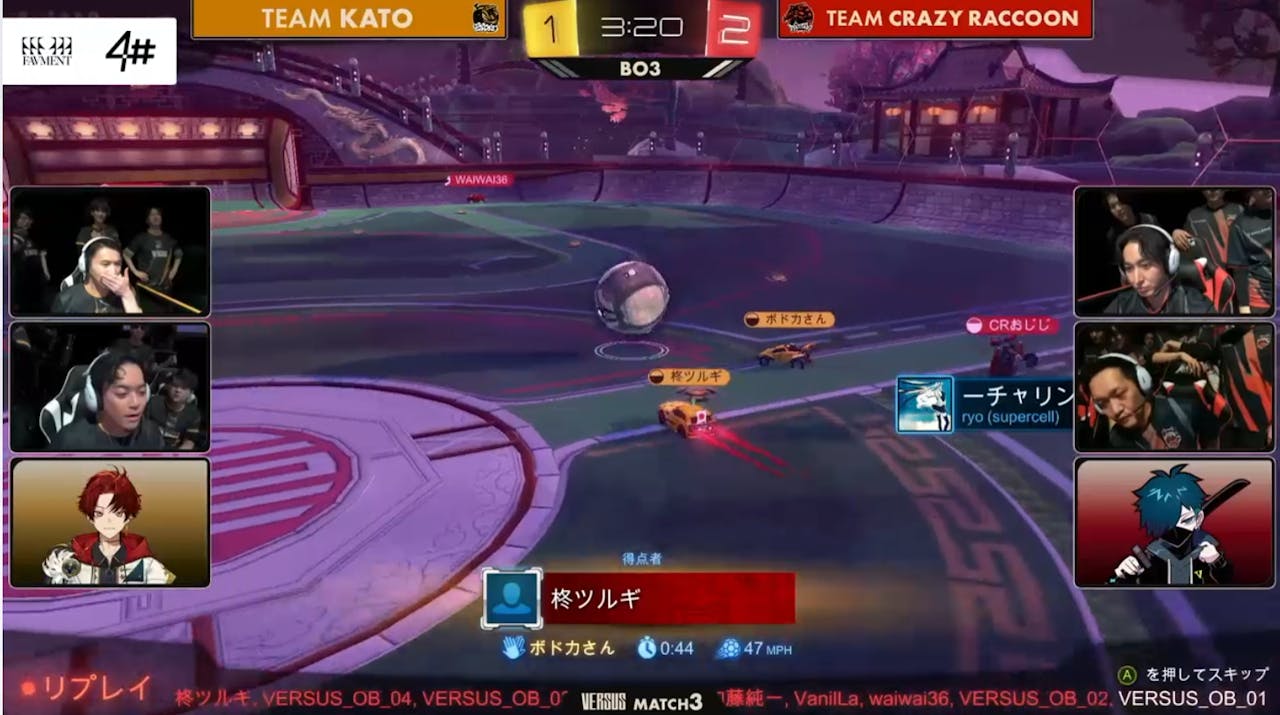Select the ryo (supercell) music panel
1280x715 pixels.
point(984,404)
